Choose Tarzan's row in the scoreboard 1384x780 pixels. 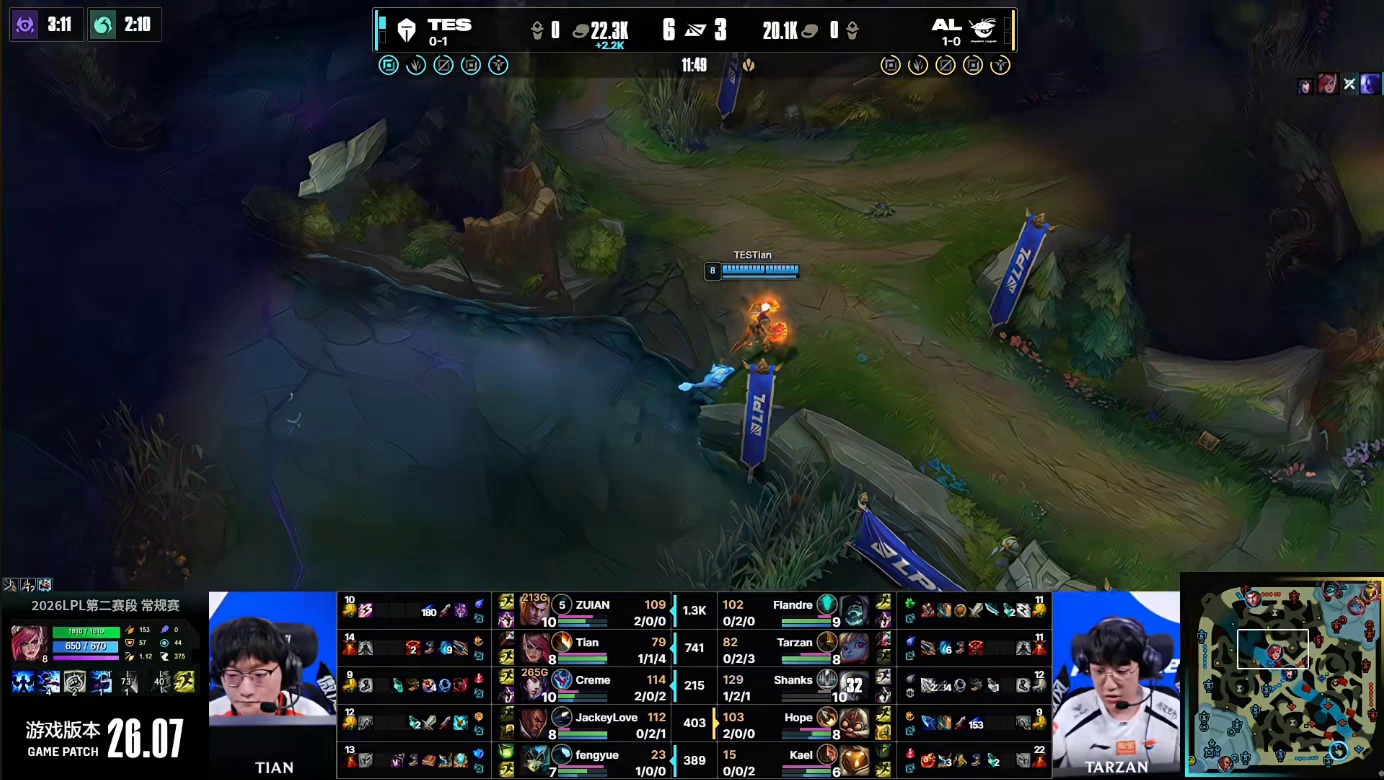(800, 648)
